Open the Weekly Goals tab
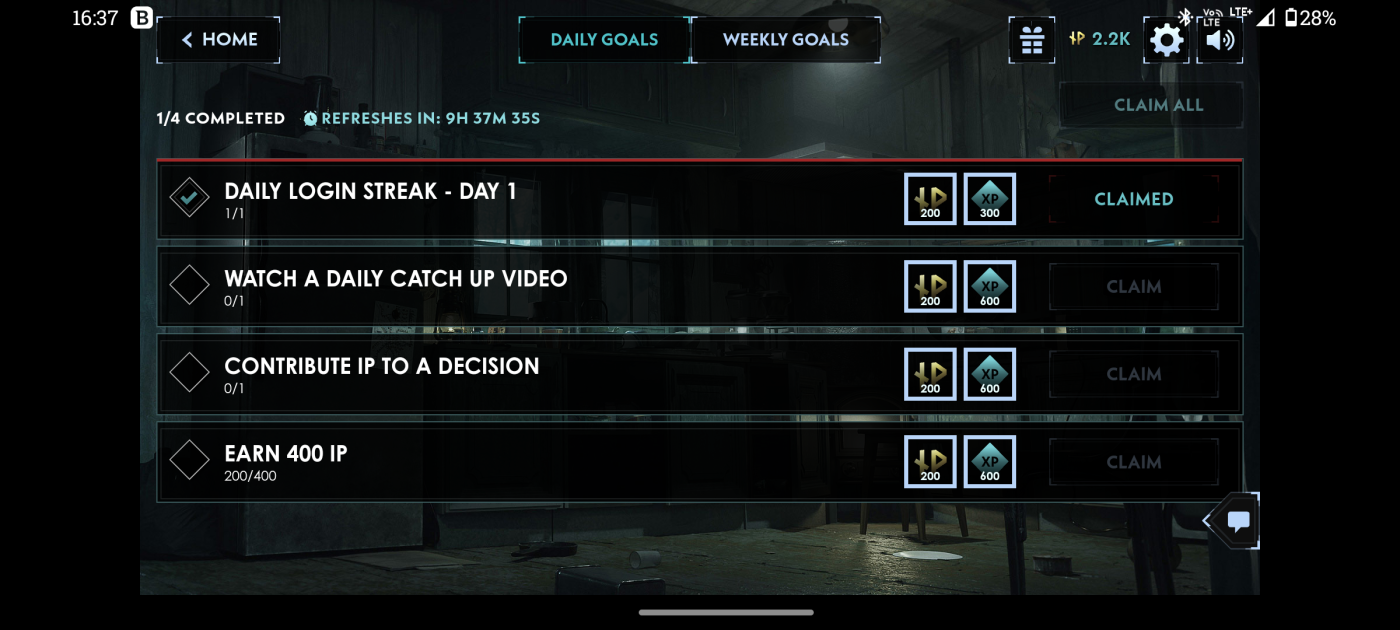 [x=785, y=40]
